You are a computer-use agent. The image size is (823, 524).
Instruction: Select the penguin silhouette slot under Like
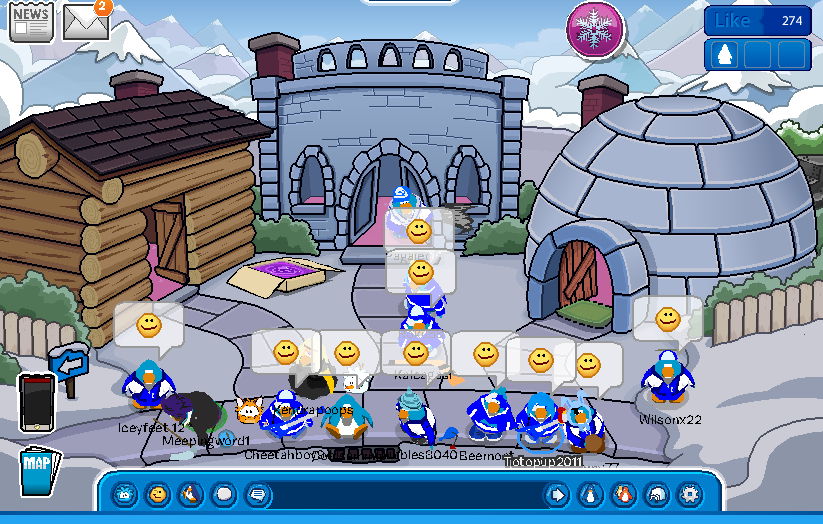(x=726, y=54)
